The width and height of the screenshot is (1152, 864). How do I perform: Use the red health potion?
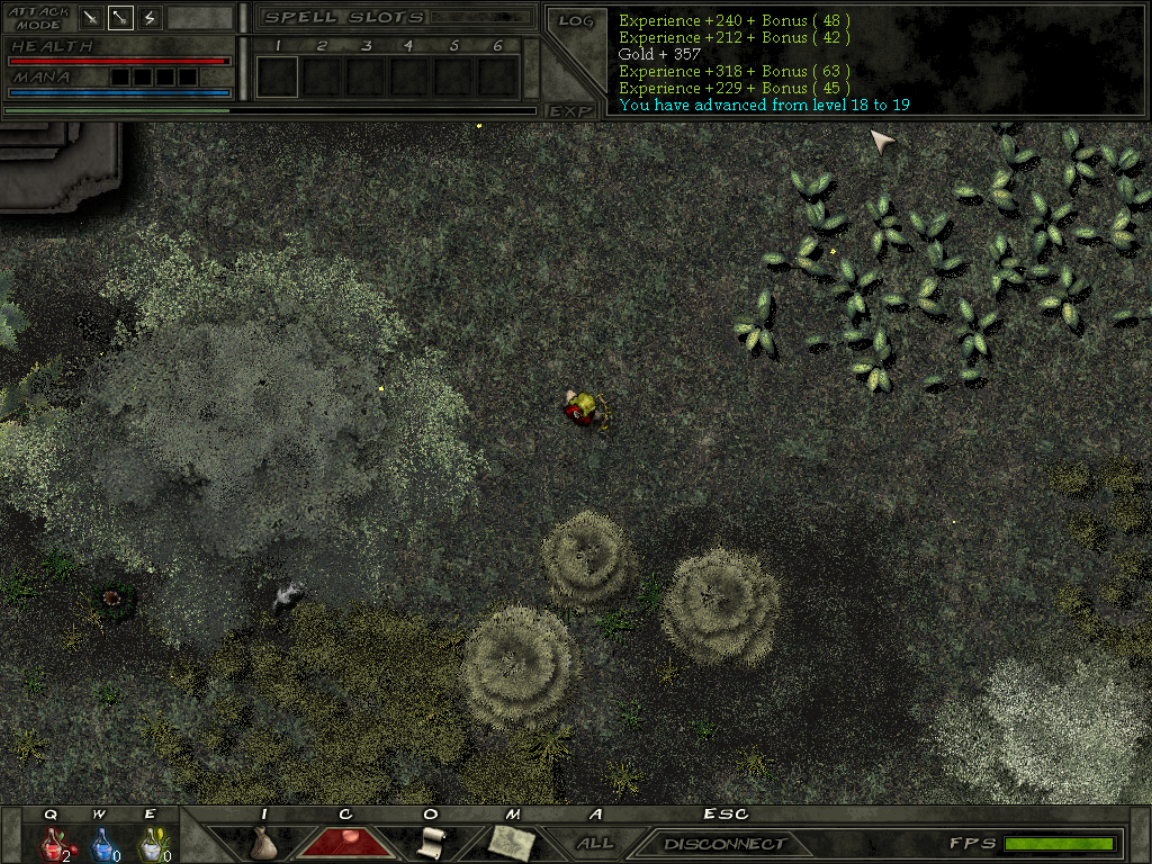pos(52,844)
